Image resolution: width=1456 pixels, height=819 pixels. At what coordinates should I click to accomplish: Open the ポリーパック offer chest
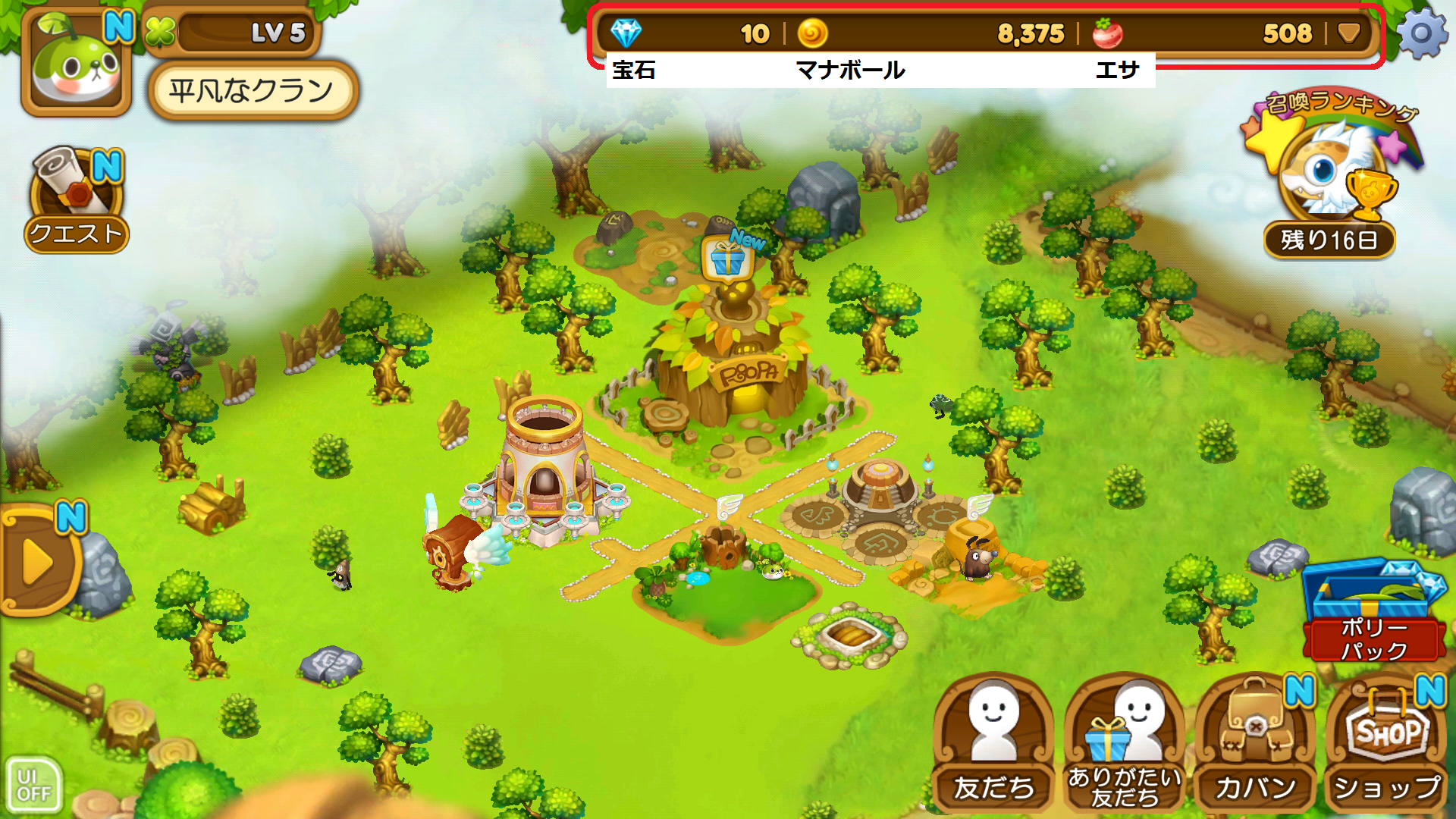click(1374, 611)
